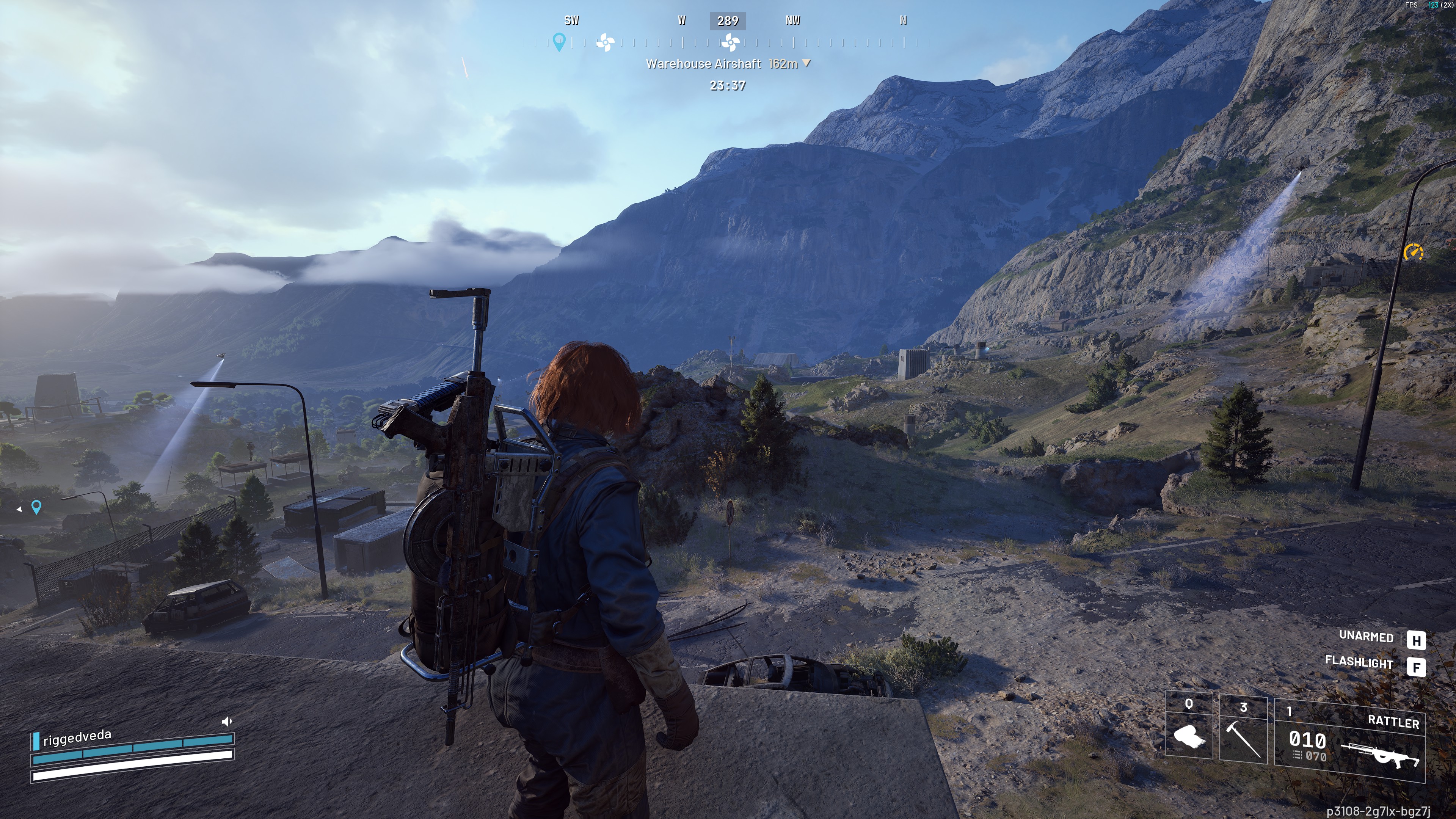Screen dimensions: 1456x819
Task: Click the fan marker beside the compass pin
Action: [605, 42]
